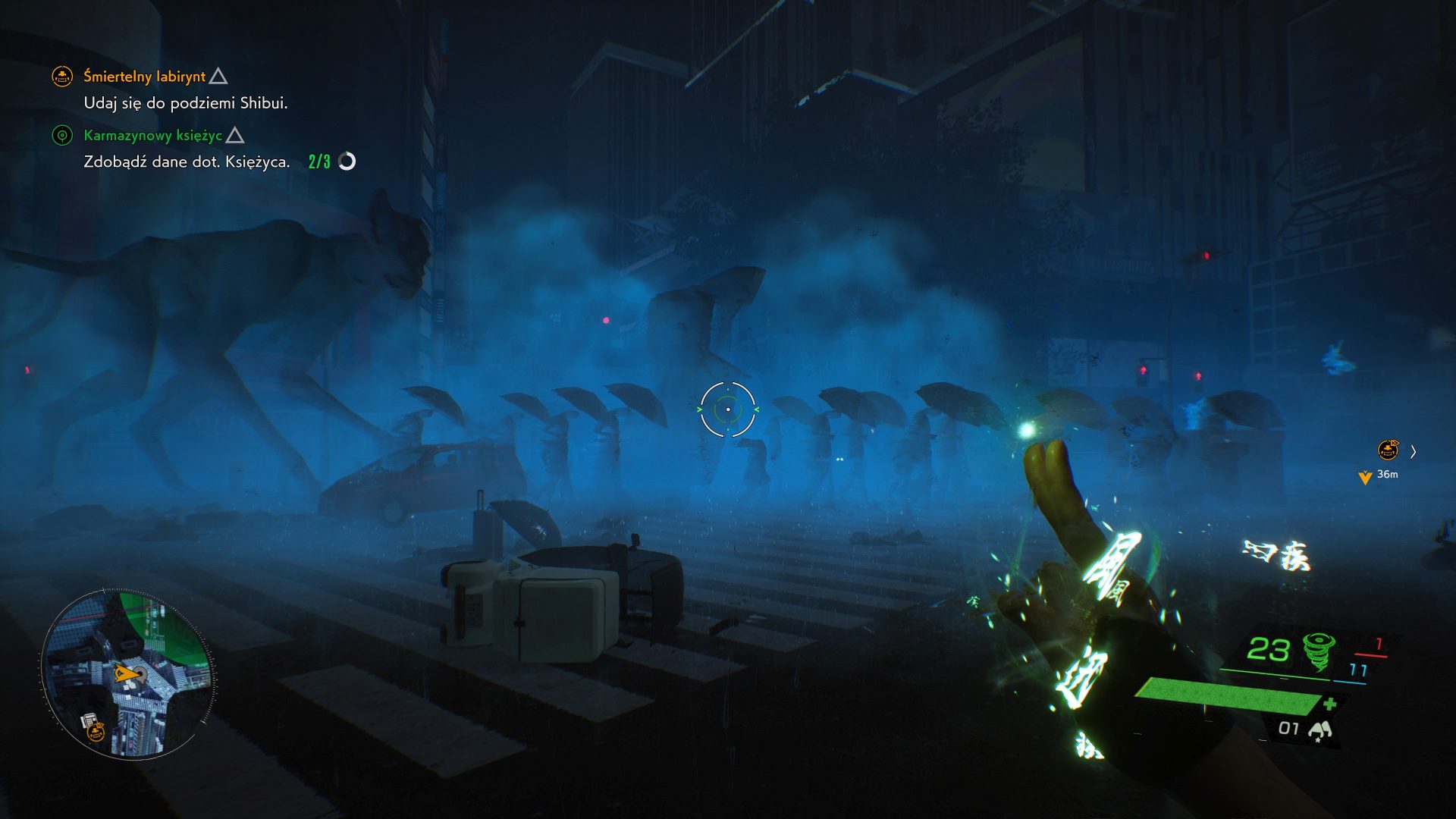Select the Śmiertelny labirynt quest tracker
The width and height of the screenshot is (1456, 819).
[x=144, y=77]
